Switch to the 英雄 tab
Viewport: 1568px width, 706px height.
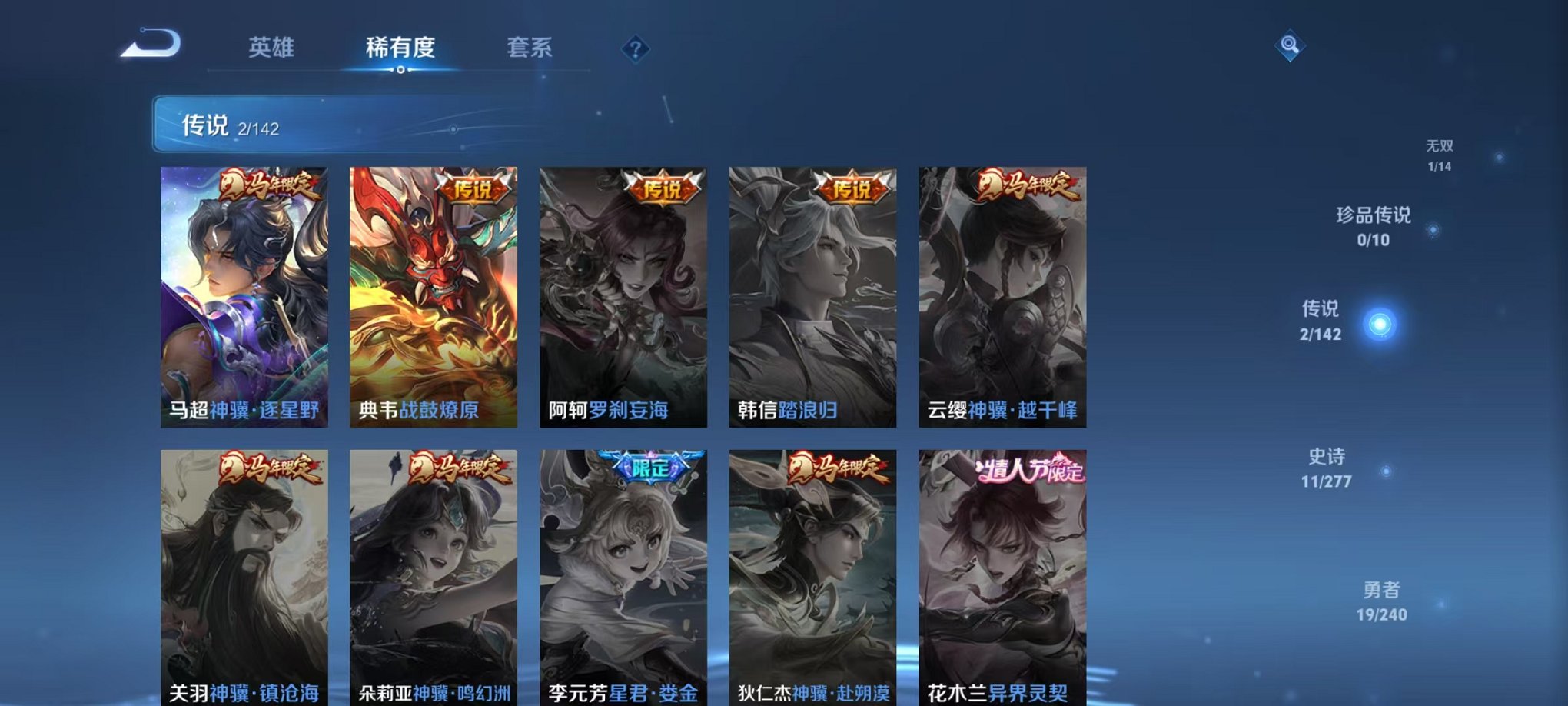(274, 48)
